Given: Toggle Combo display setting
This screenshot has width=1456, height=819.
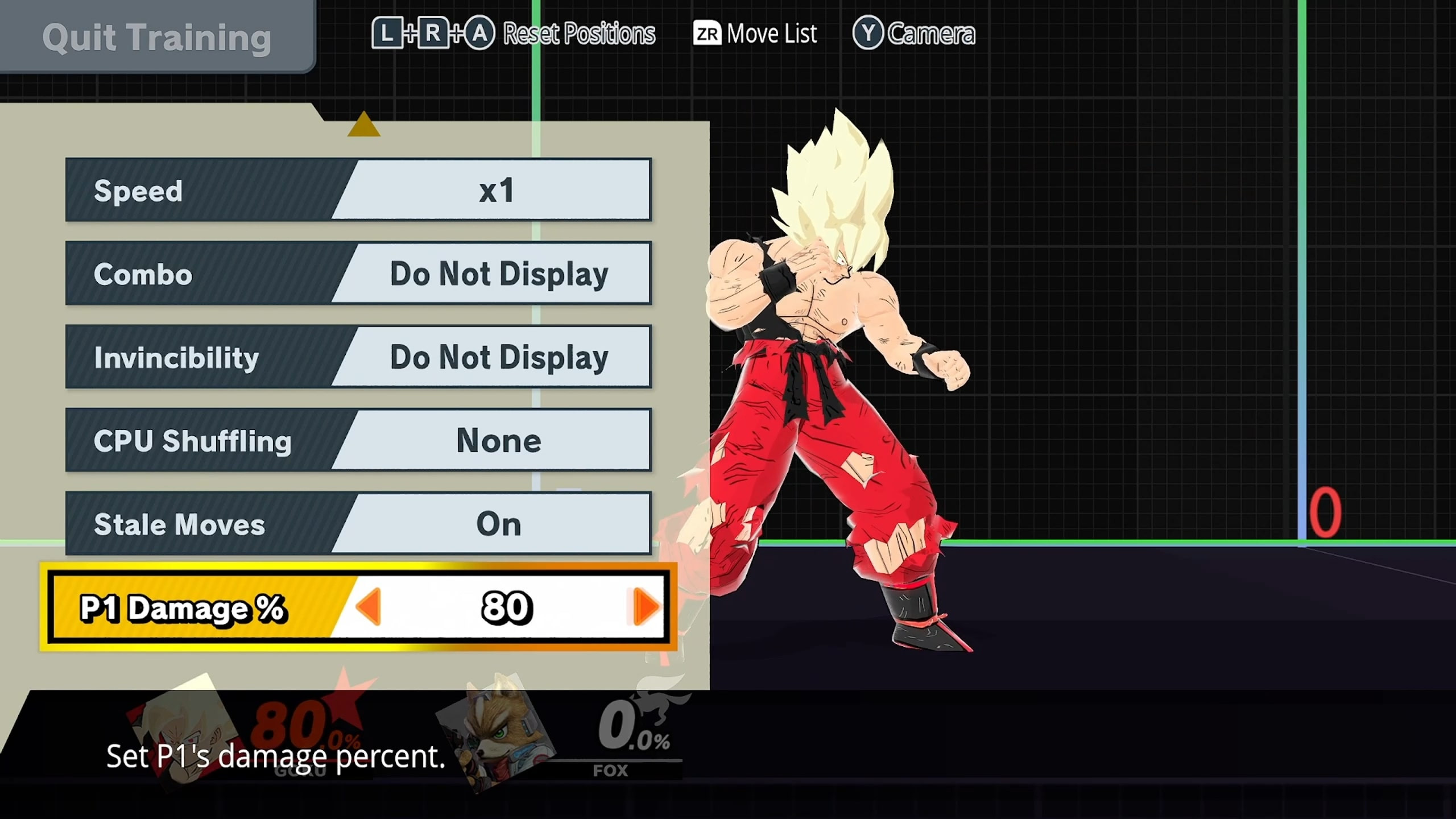Looking at the screenshot, I should (x=499, y=273).
